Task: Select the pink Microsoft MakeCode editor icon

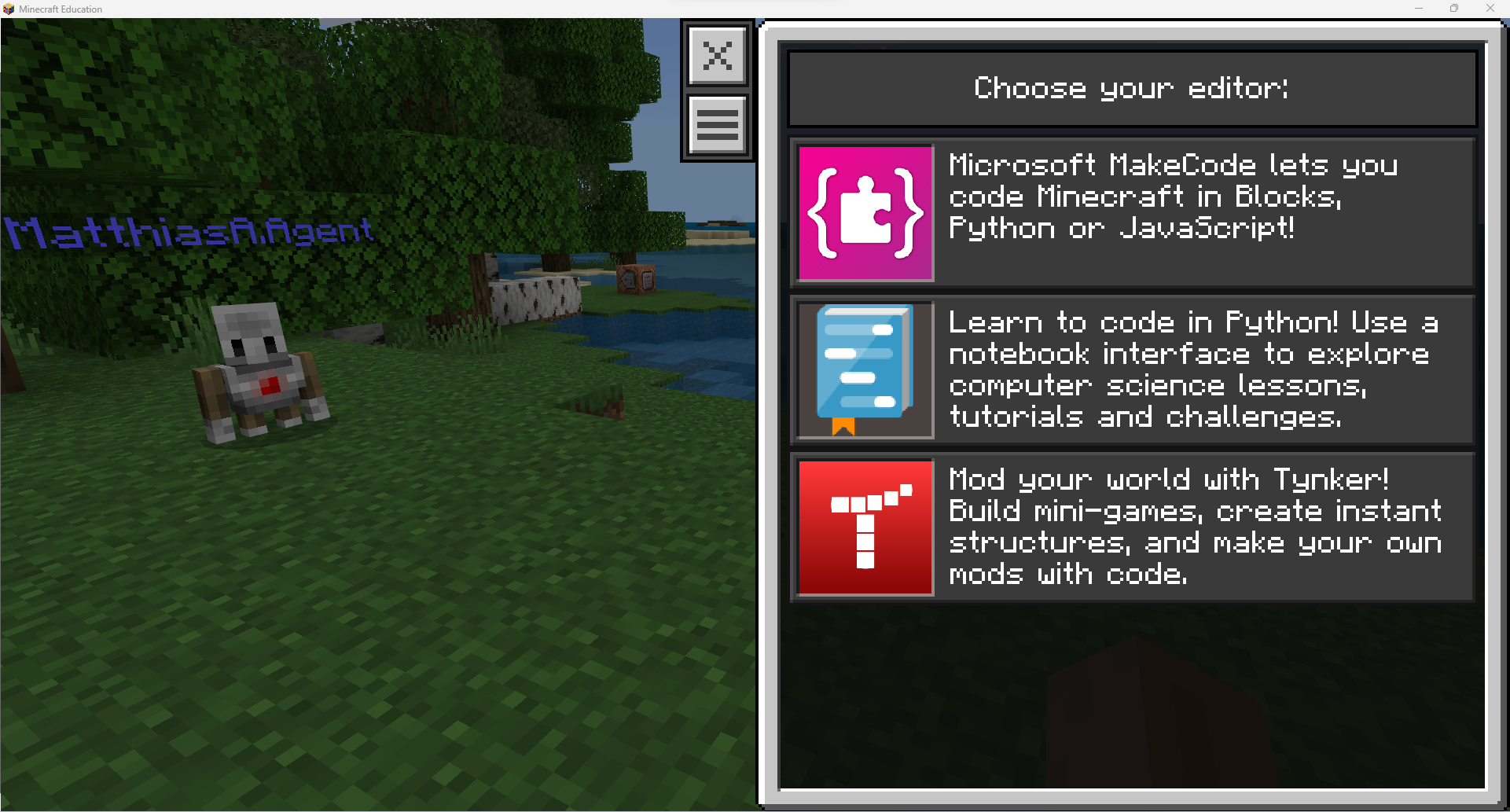Action: click(x=864, y=212)
